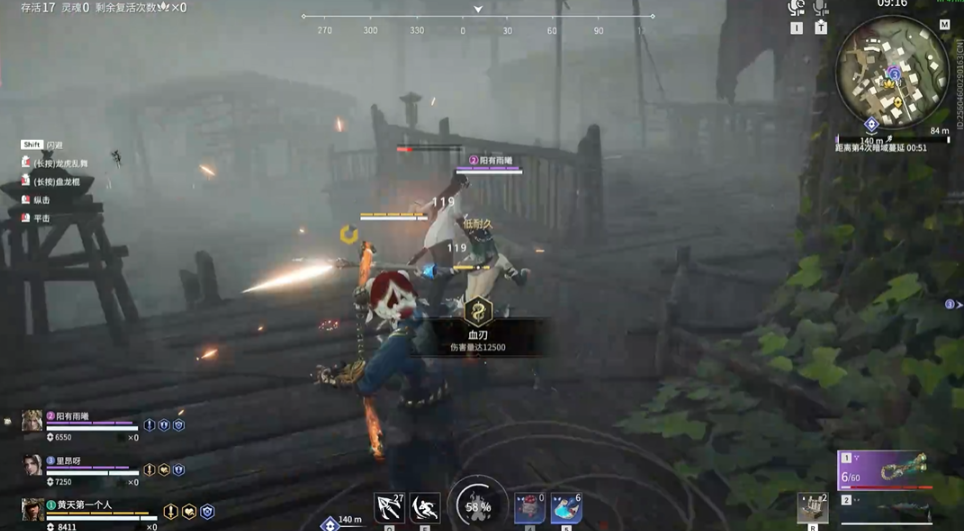This screenshot has height=531, width=965.
Task: Select teammate 里昂呀 portrait
Action: point(33,466)
